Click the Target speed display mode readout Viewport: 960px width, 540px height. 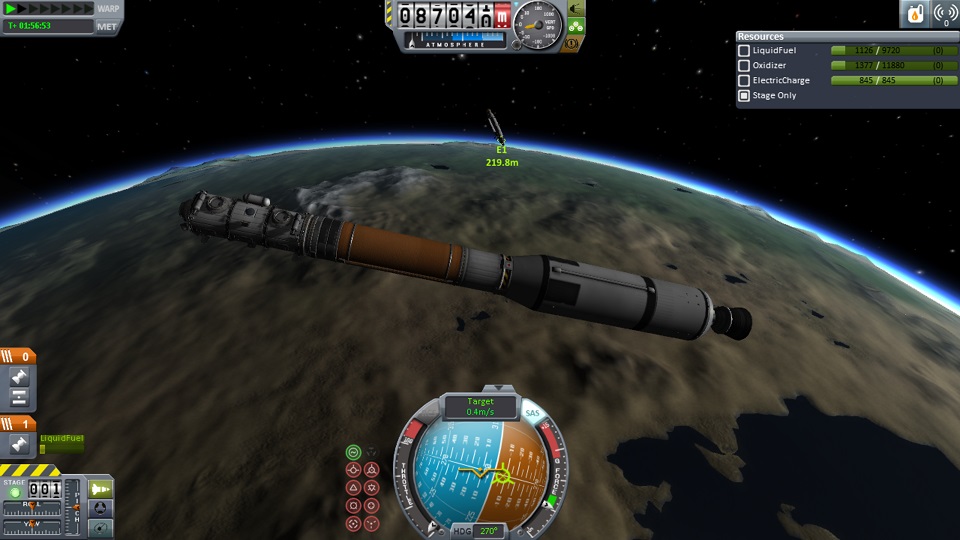(480, 406)
